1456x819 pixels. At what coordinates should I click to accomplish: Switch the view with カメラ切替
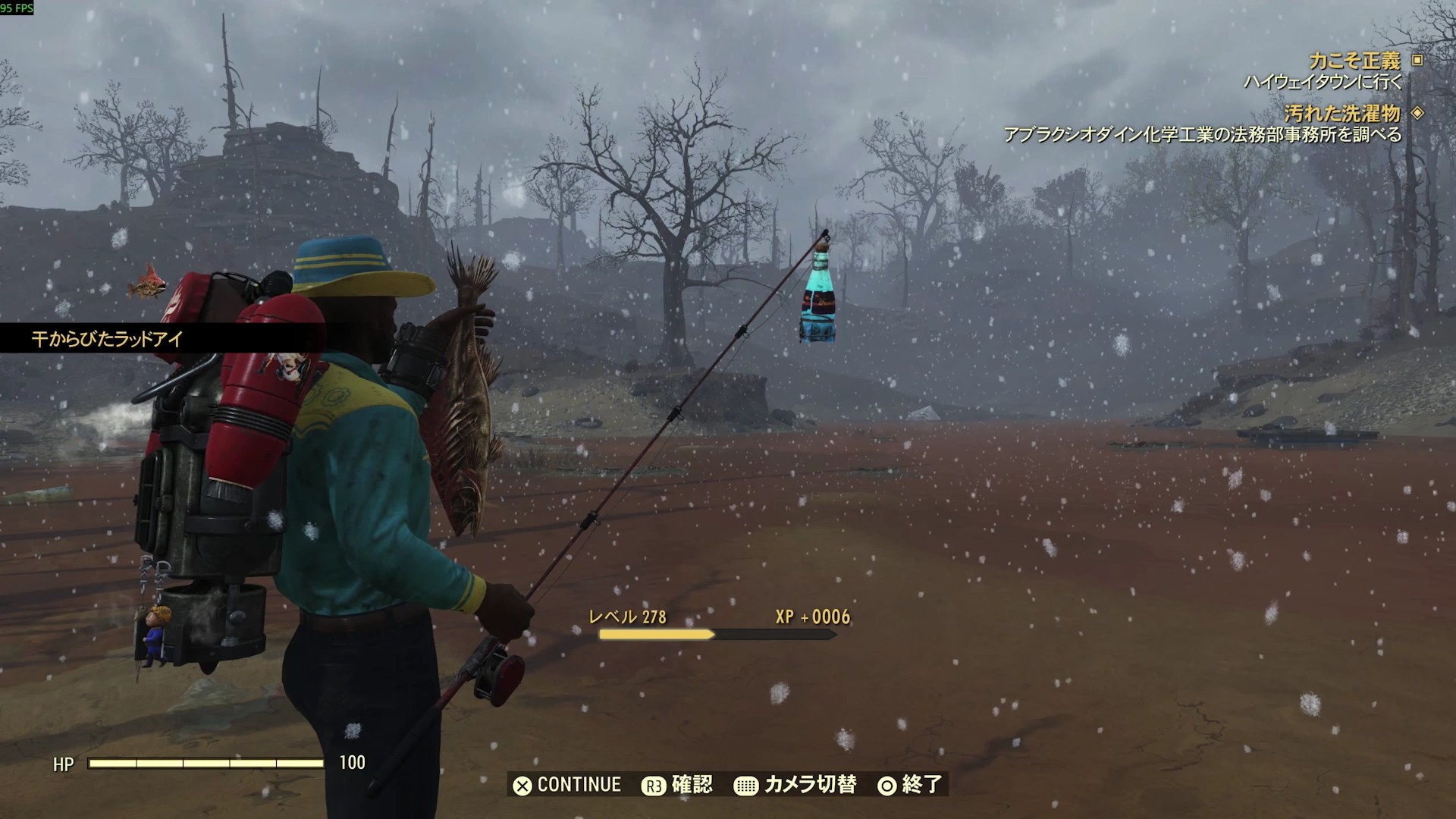(795, 785)
